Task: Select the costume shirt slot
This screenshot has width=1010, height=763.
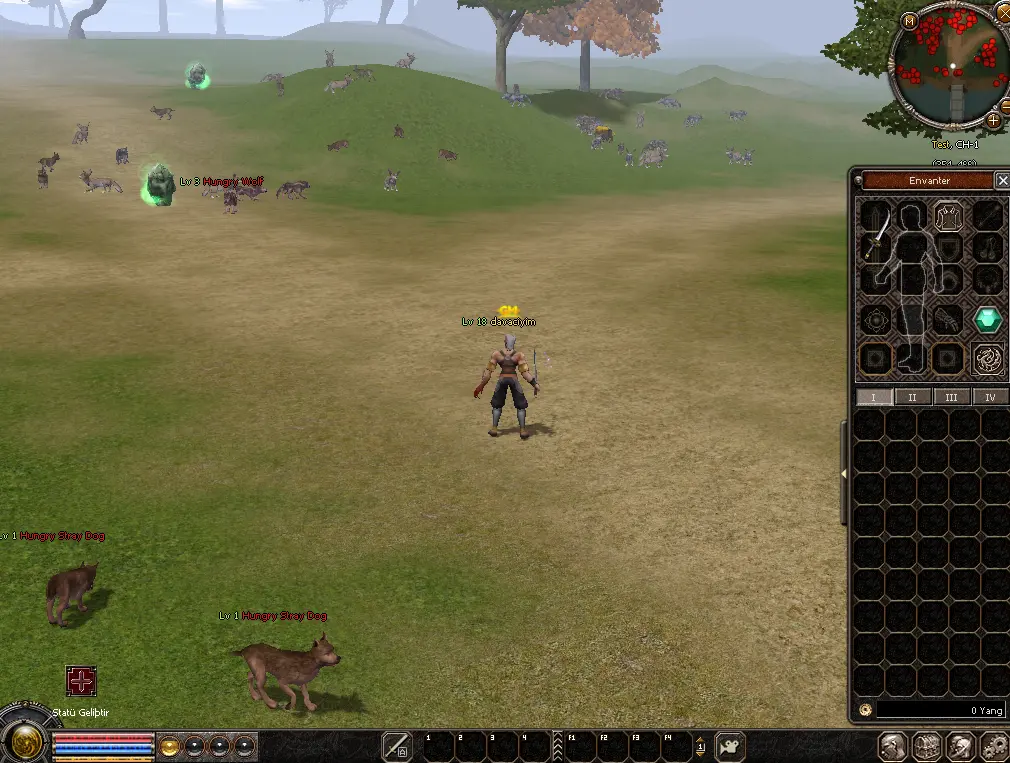Action: (x=948, y=215)
